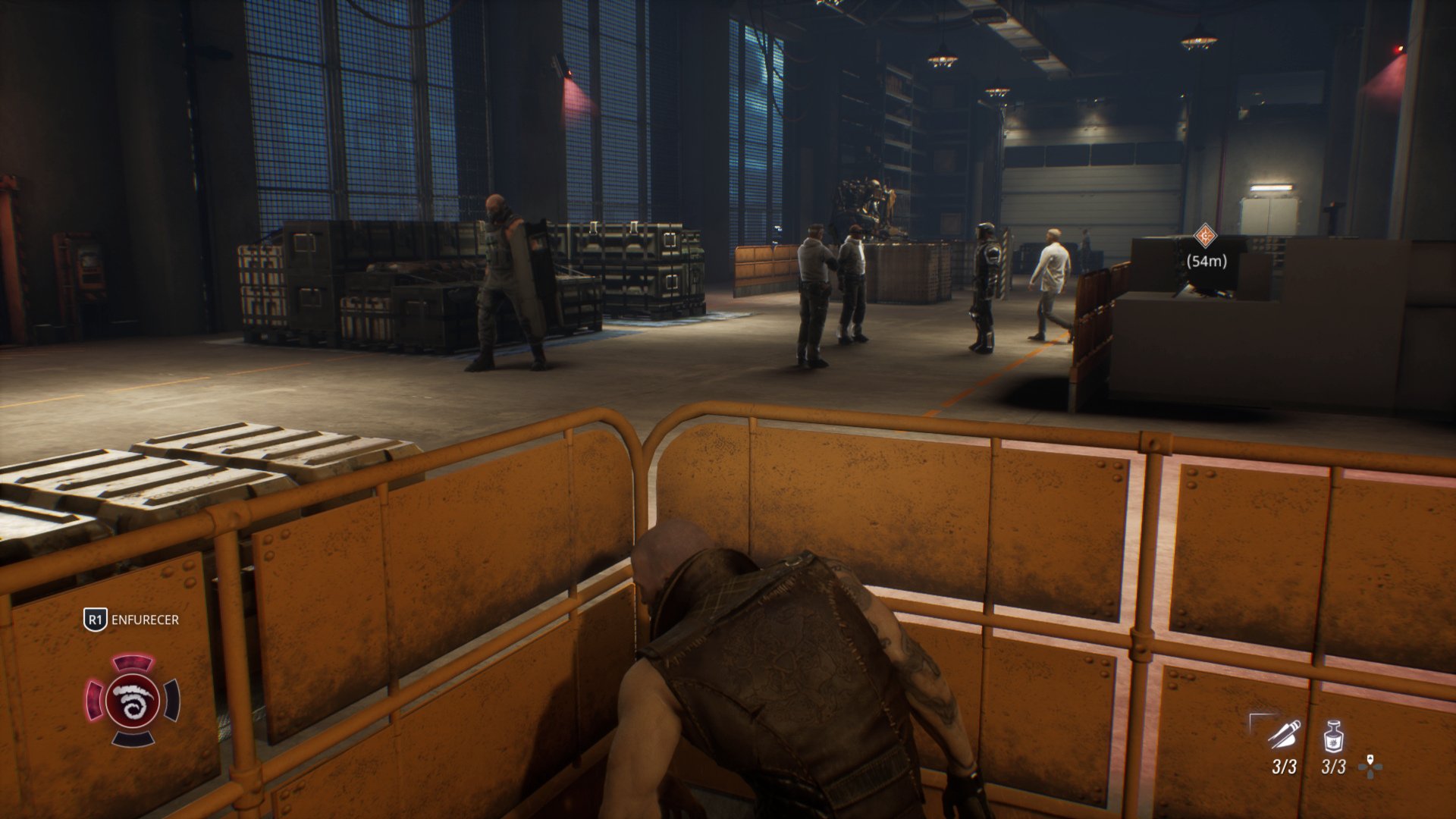The width and height of the screenshot is (1456, 819).
Task: Select the rage emblem in the ability wheel
Action: tap(133, 699)
